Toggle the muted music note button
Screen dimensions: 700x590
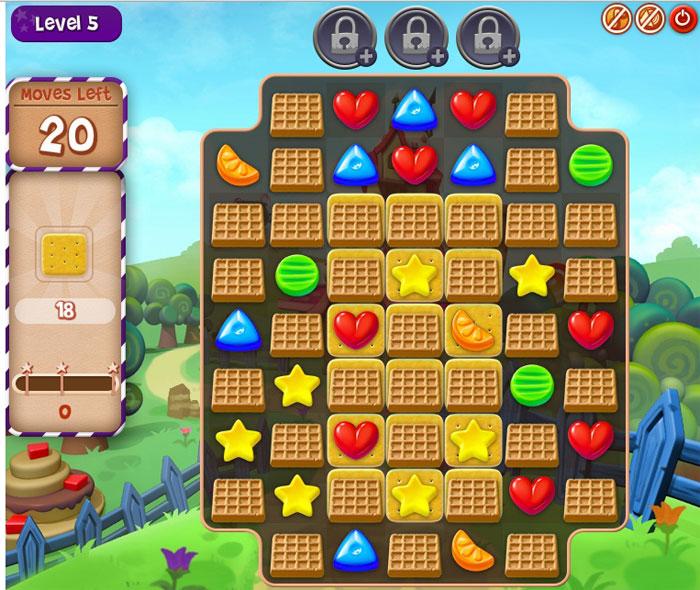pos(616,17)
